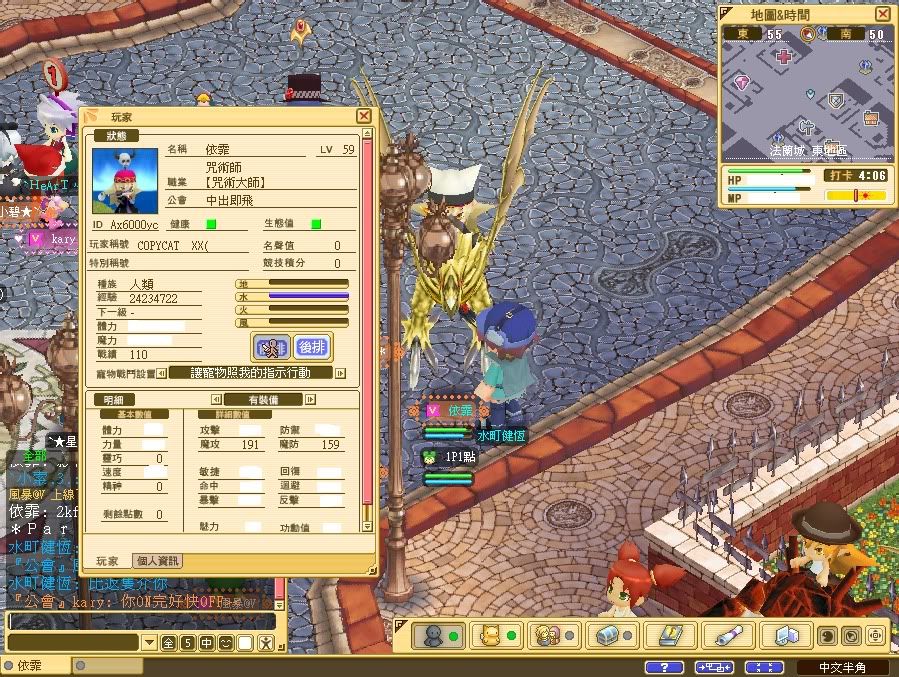
Task: Switch to the 玩家 tab
Action: tap(107, 561)
